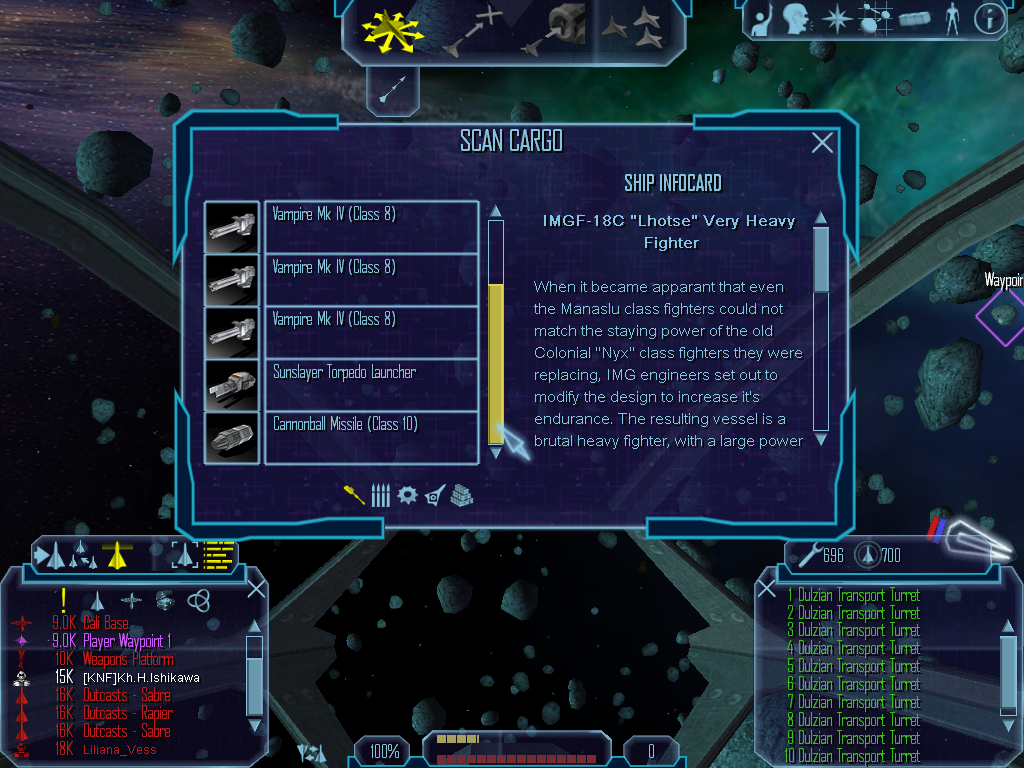This screenshot has height=768, width=1024.
Task: Activate the Go To maneuver icon
Action: [x=472, y=30]
